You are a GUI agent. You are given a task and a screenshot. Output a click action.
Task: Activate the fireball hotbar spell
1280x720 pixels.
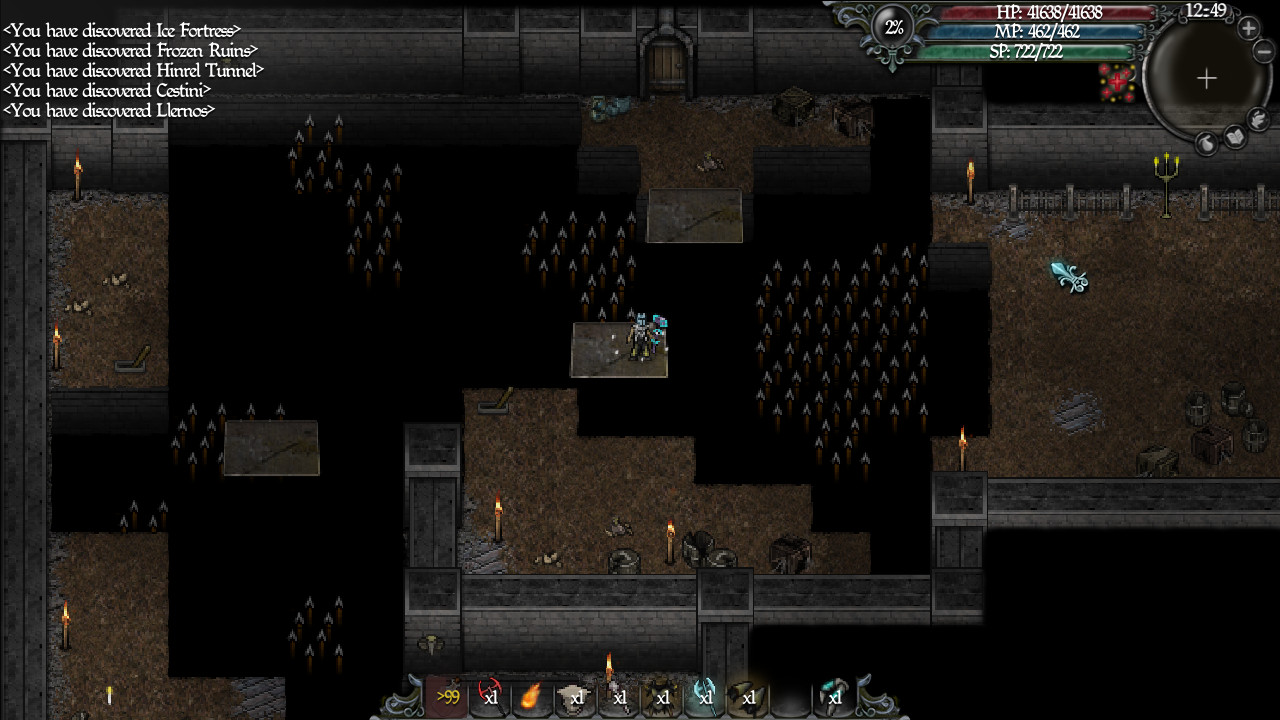pyautogui.click(x=533, y=696)
